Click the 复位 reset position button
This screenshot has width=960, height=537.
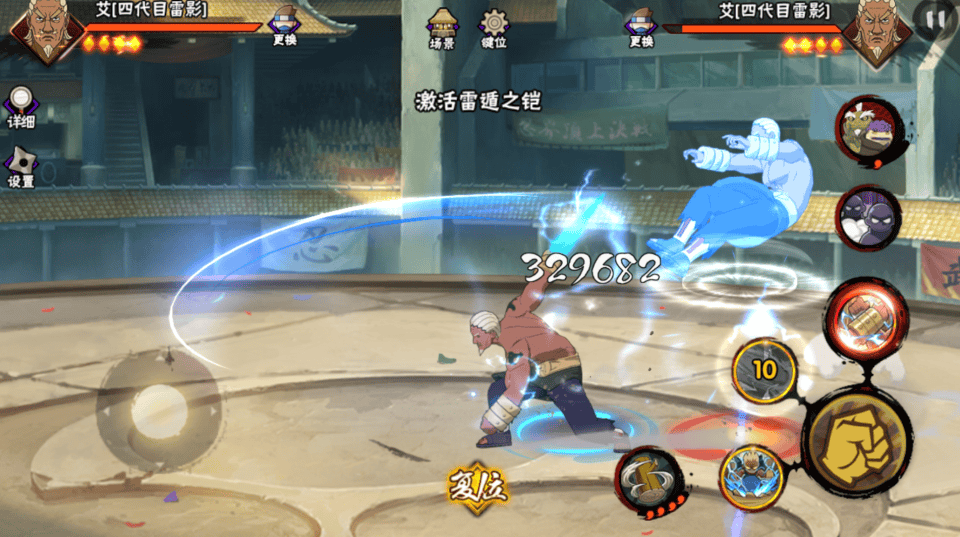click(x=477, y=487)
